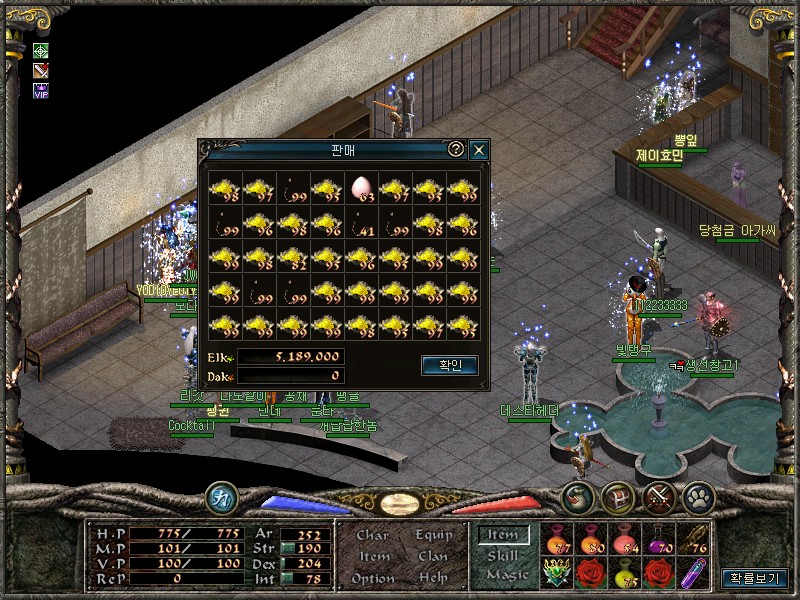Open the Char menu
The height and width of the screenshot is (600, 800).
[372, 535]
